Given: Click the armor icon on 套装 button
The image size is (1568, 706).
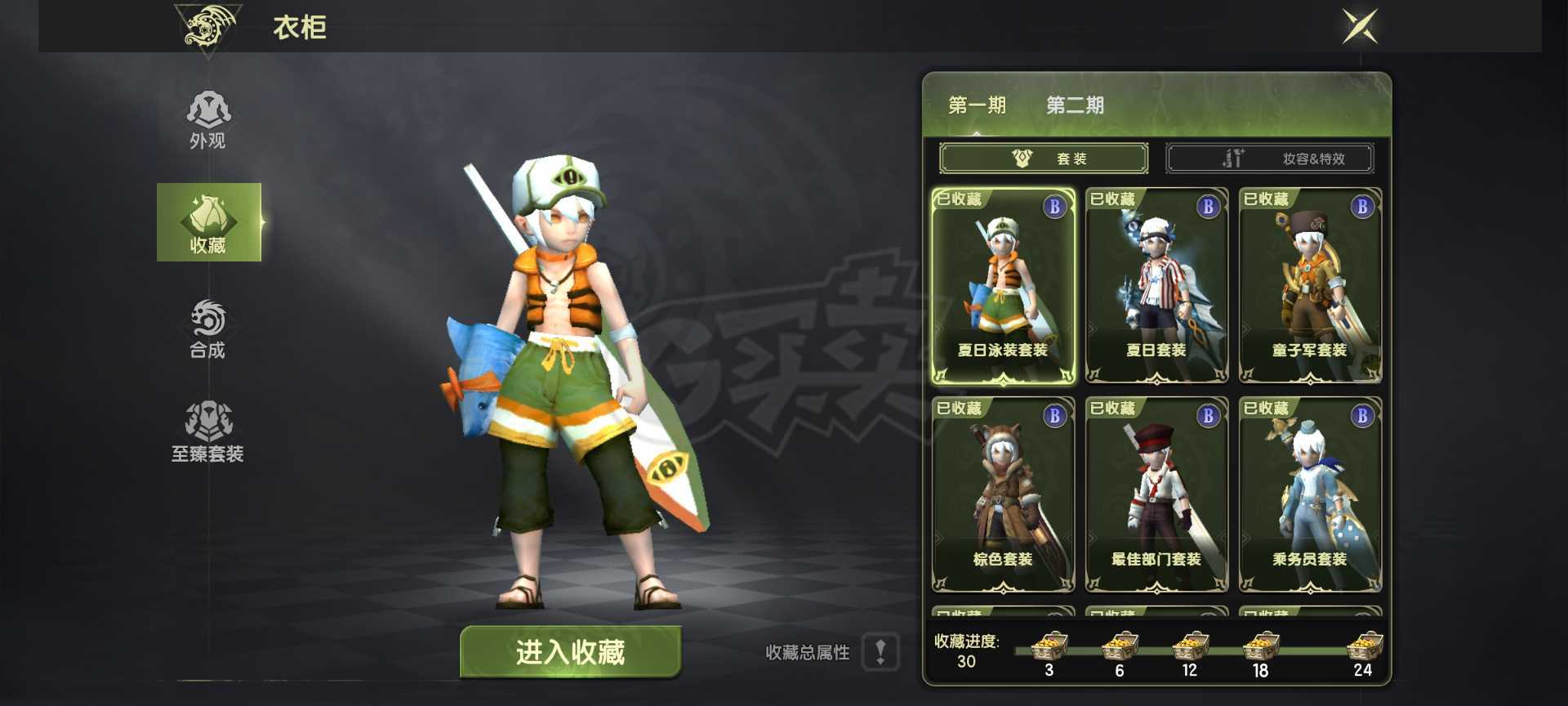Looking at the screenshot, I should coord(1019,158).
